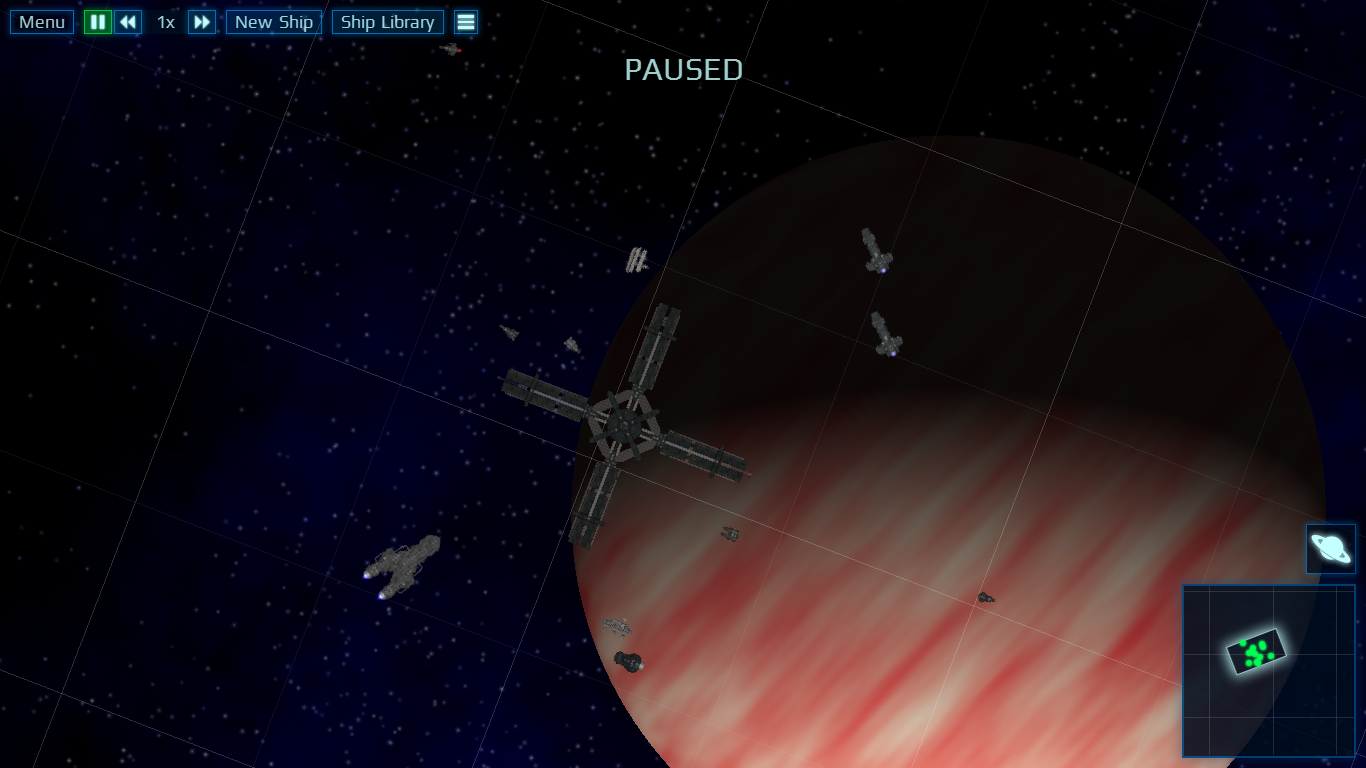Toggle the green pause button
Screen dimensions: 1366x768
click(98, 22)
